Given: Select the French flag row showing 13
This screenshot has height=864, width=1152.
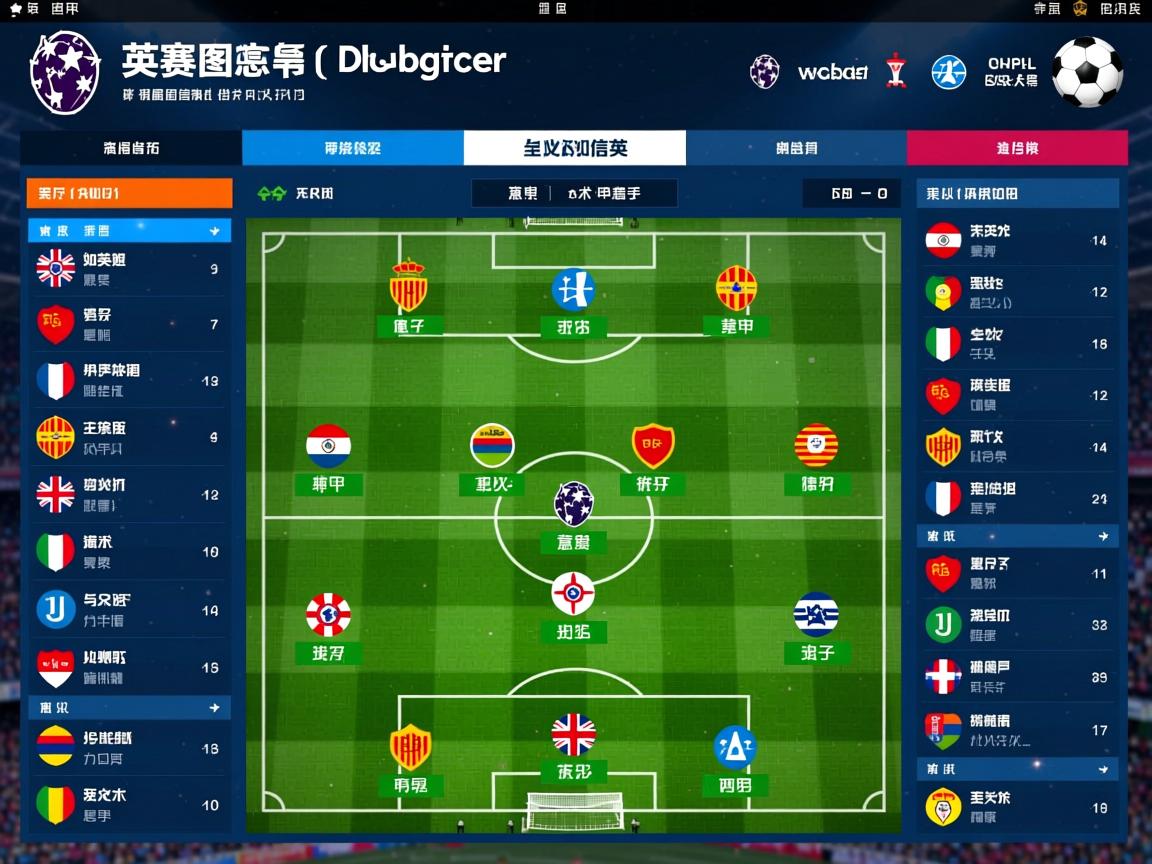Looking at the screenshot, I should click(129, 381).
